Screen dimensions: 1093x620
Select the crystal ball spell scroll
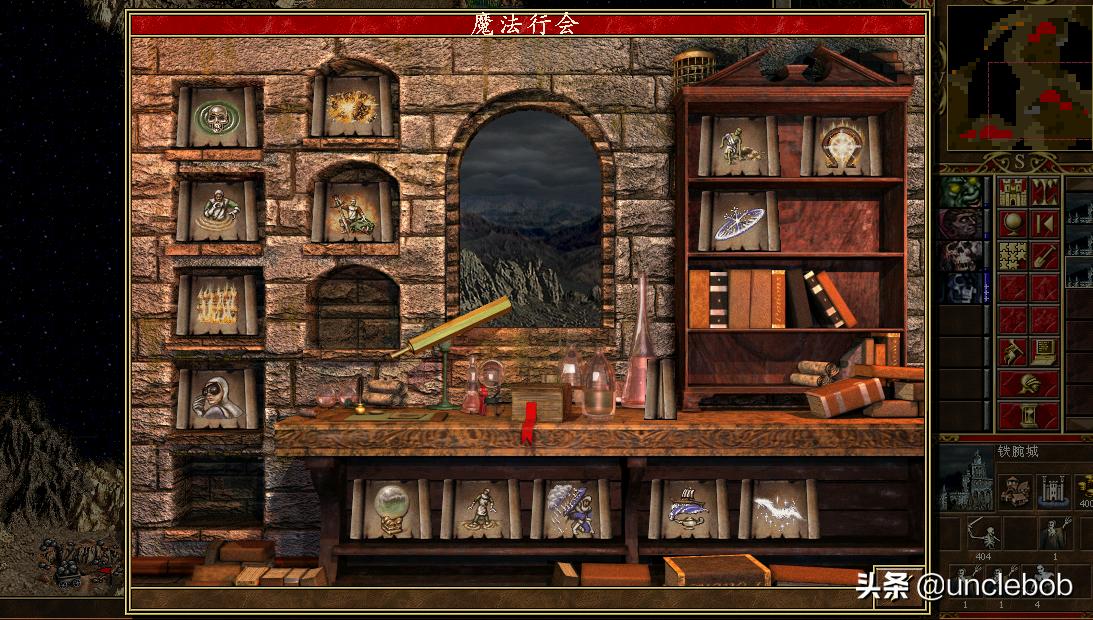click(x=390, y=509)
